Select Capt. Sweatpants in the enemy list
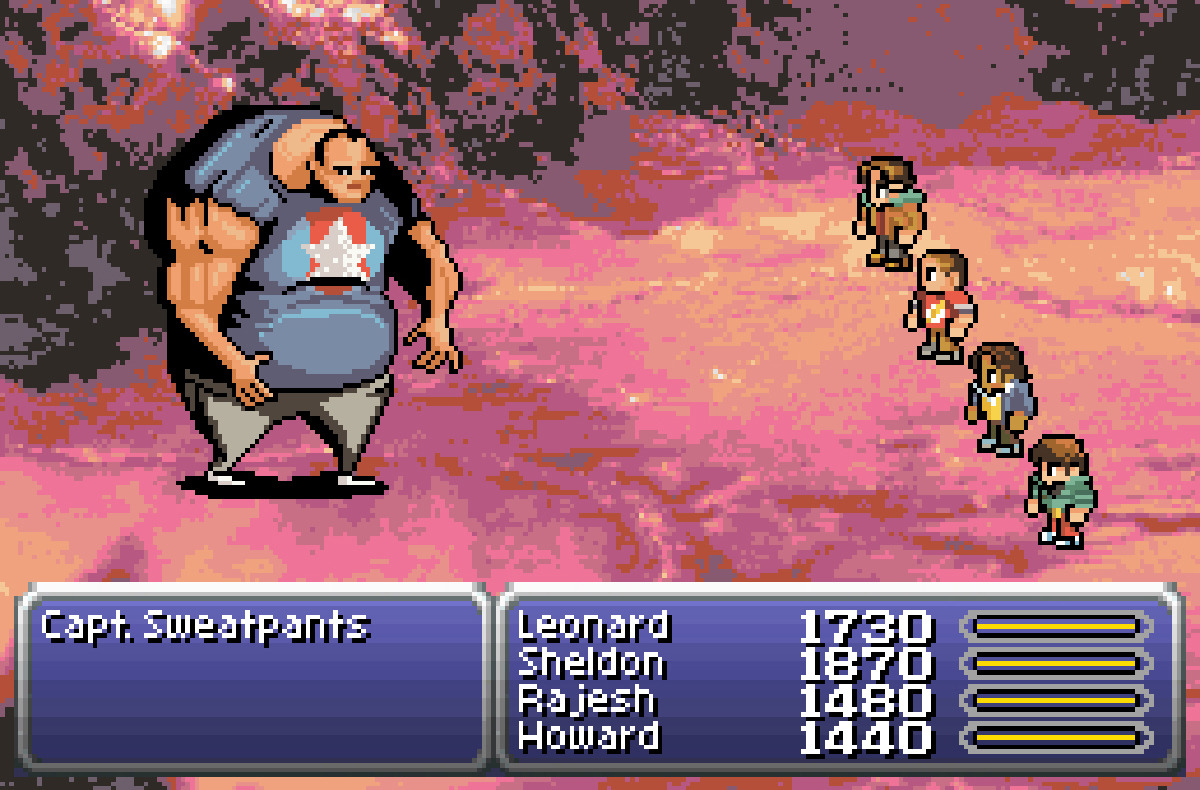 tap(205, 627)
